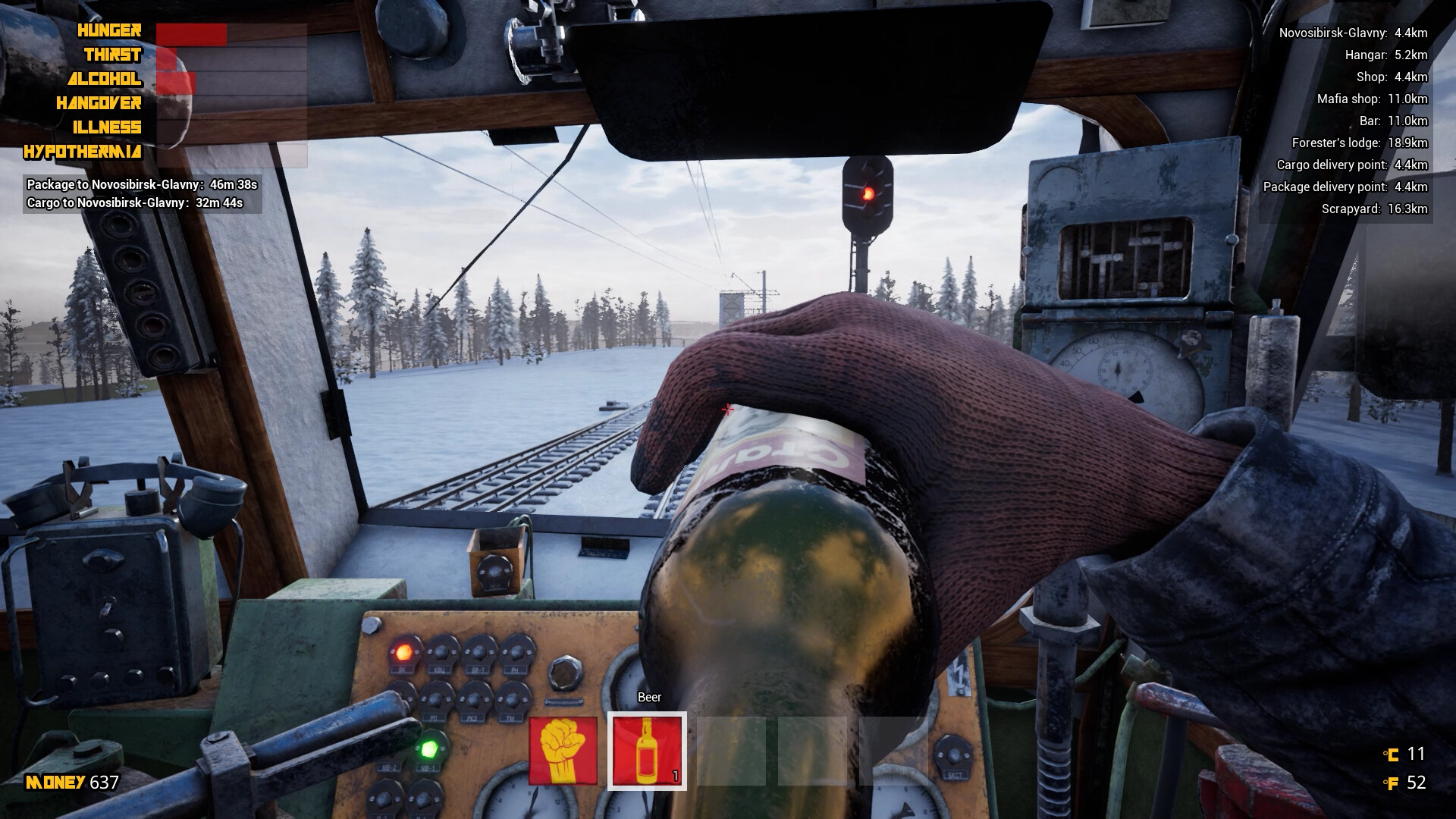Click the green МВ-1 indicator lamp
This screenshot has width=1456, height=819.
click(x=431, y=748)
